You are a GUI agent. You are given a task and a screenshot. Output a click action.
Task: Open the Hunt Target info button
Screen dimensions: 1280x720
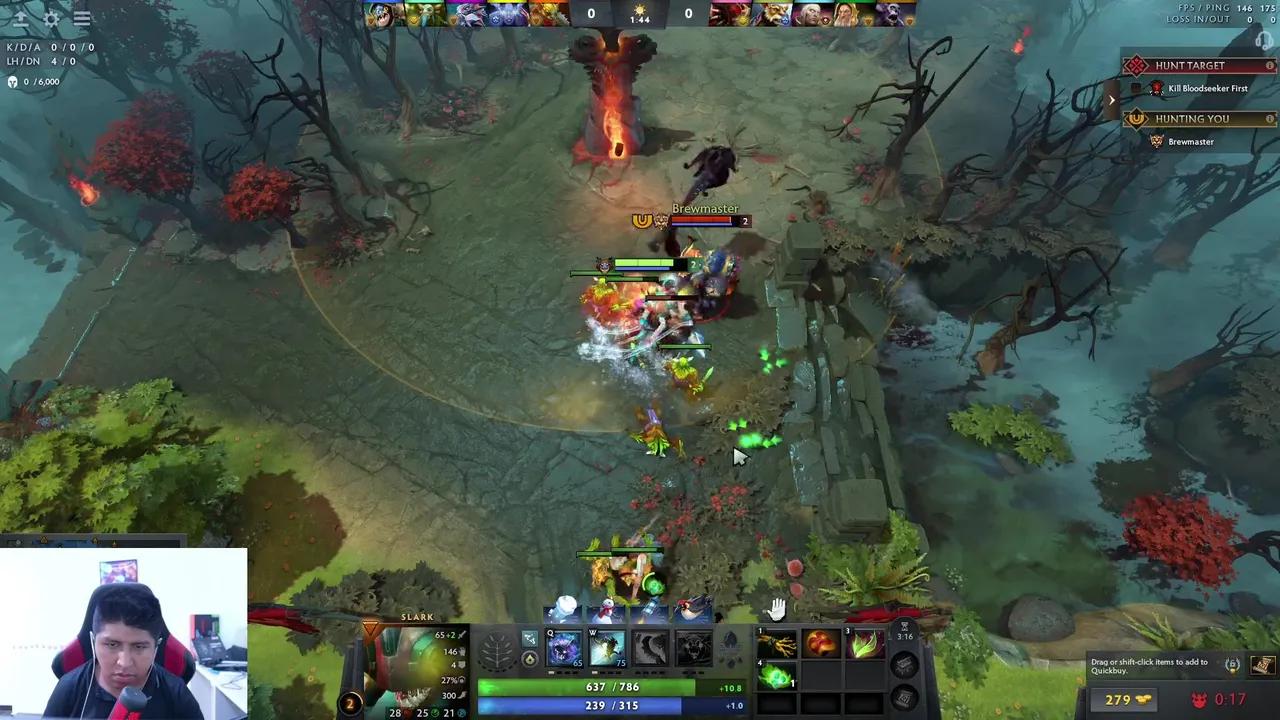1270,65
